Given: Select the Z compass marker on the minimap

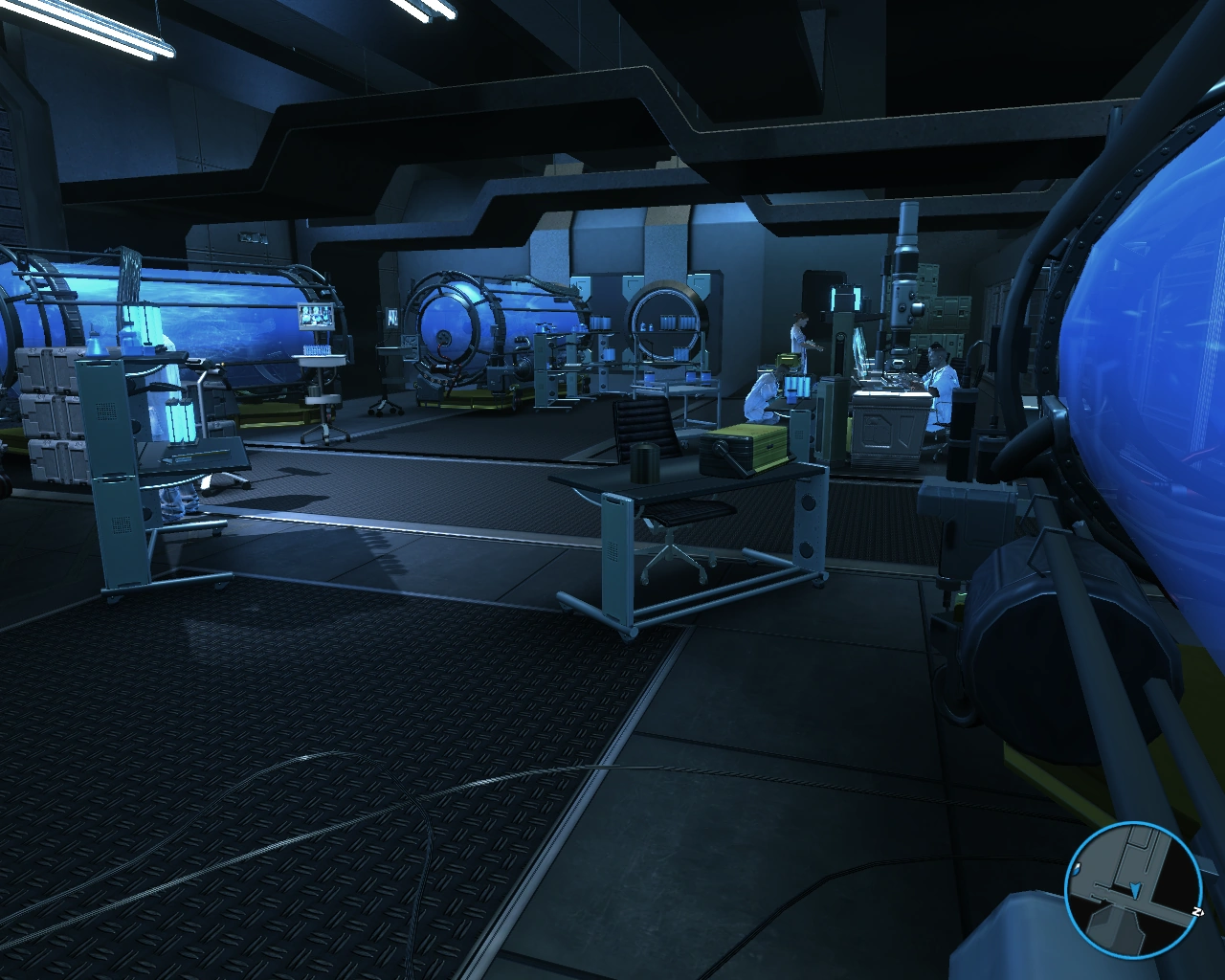Looking at the screenshot, I should [x=1197, y=911].
